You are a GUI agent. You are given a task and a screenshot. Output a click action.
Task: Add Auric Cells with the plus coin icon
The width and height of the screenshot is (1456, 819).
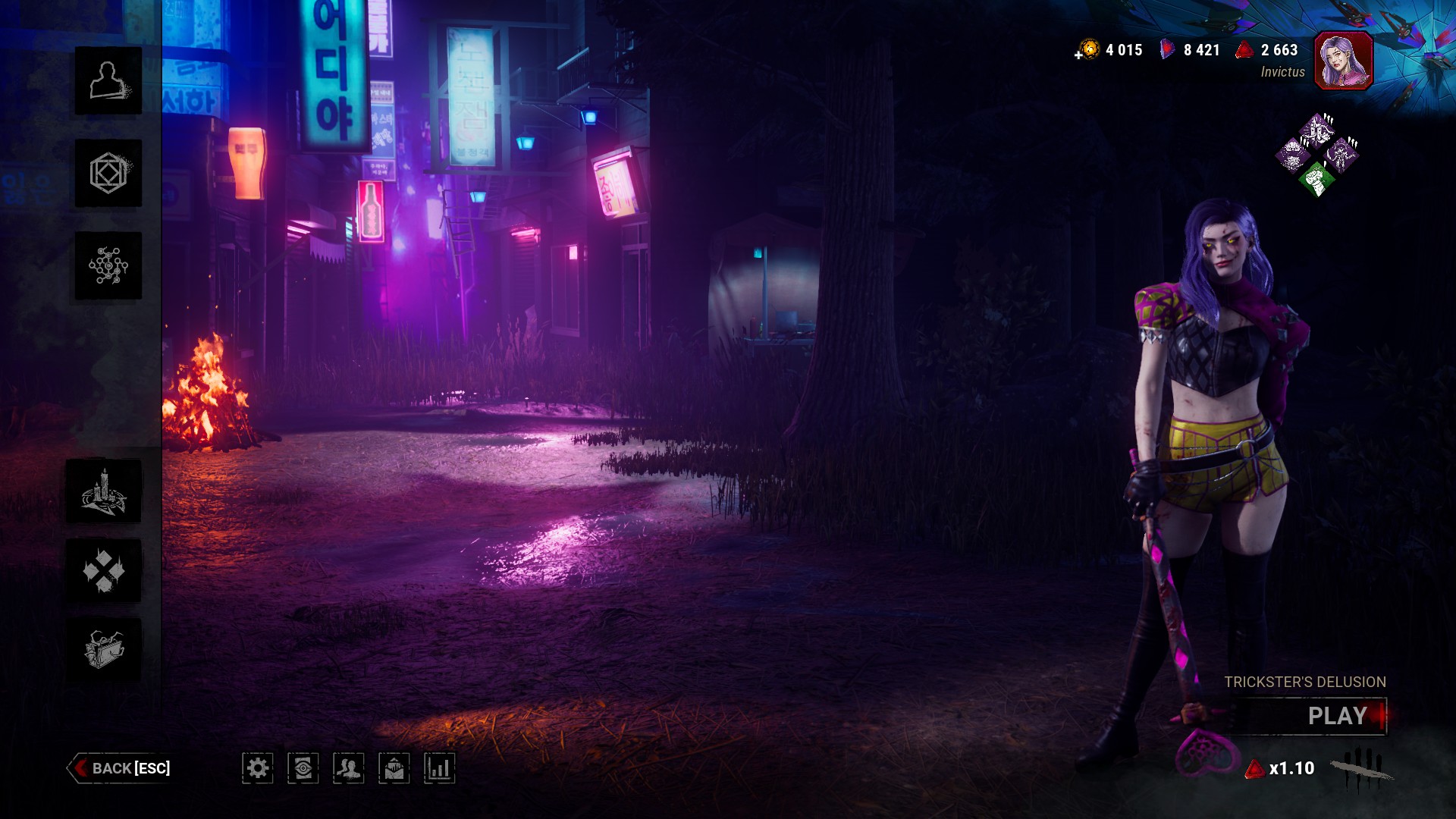[x=1087, y=50]
